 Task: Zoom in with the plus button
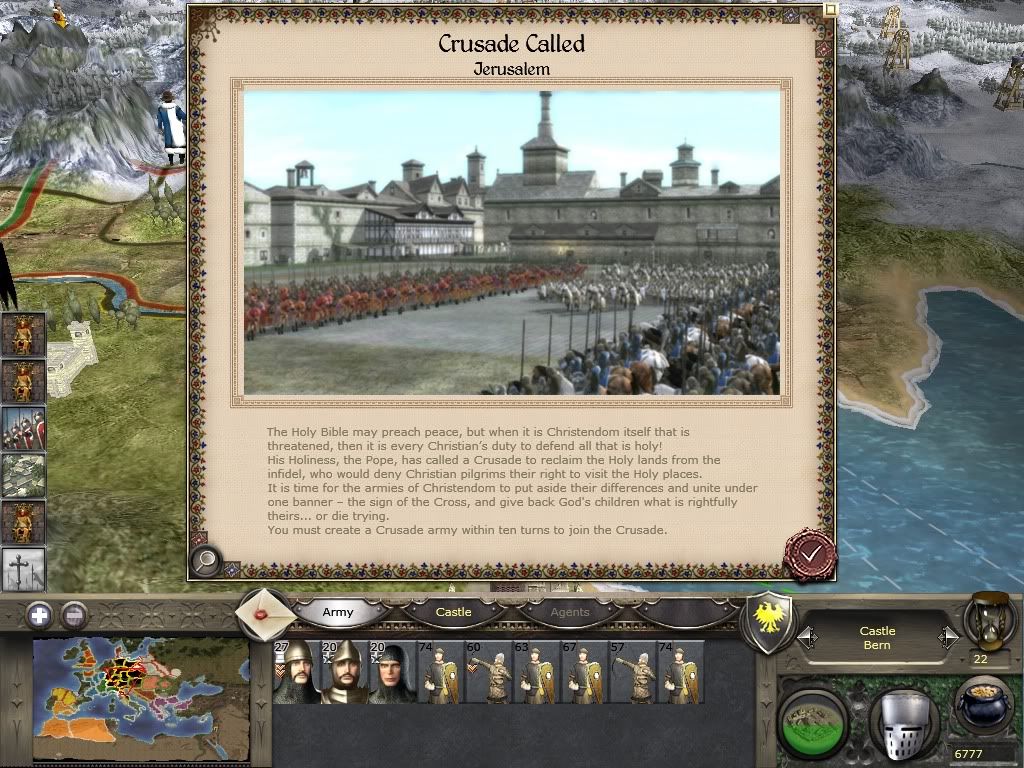[x=39, y=616]
